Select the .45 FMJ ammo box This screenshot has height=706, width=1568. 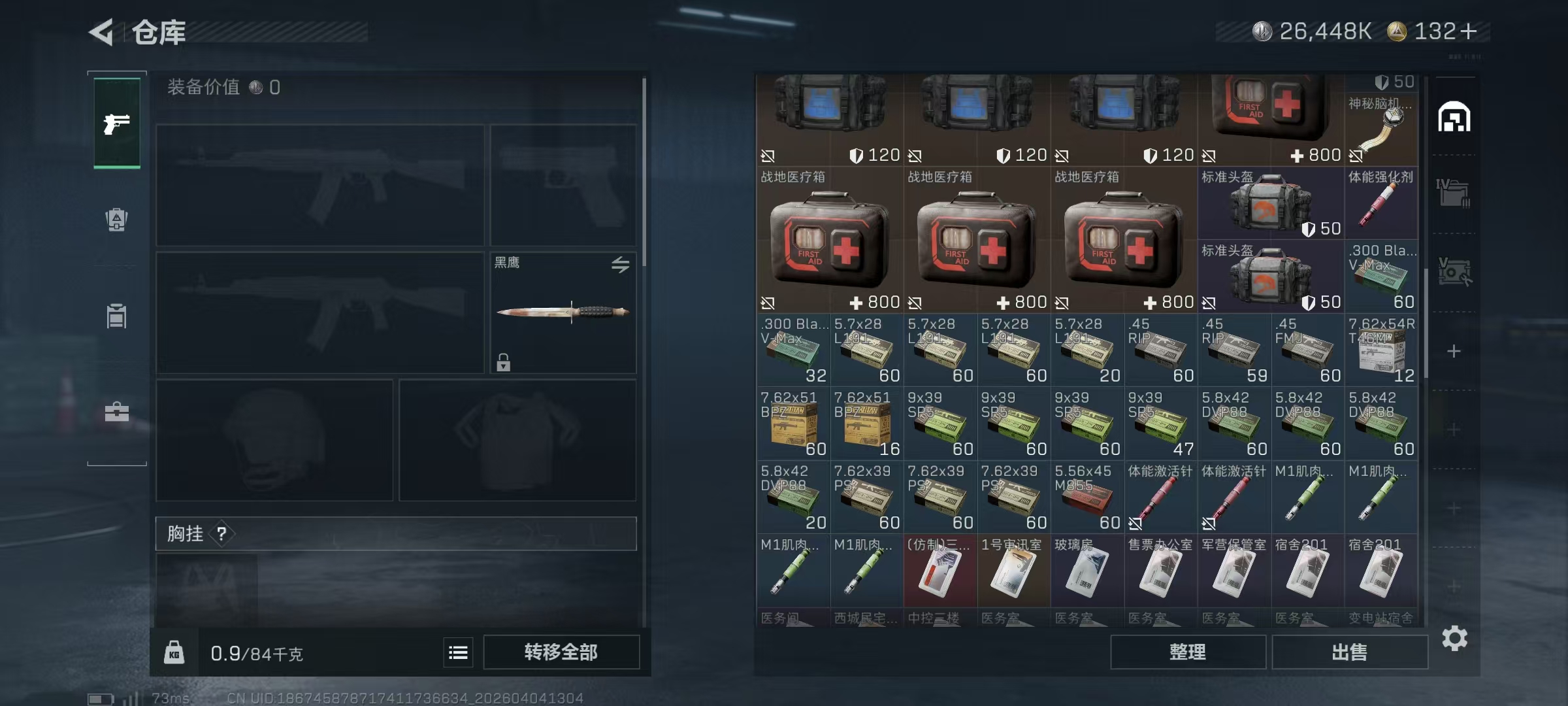tap(1307, 350)
